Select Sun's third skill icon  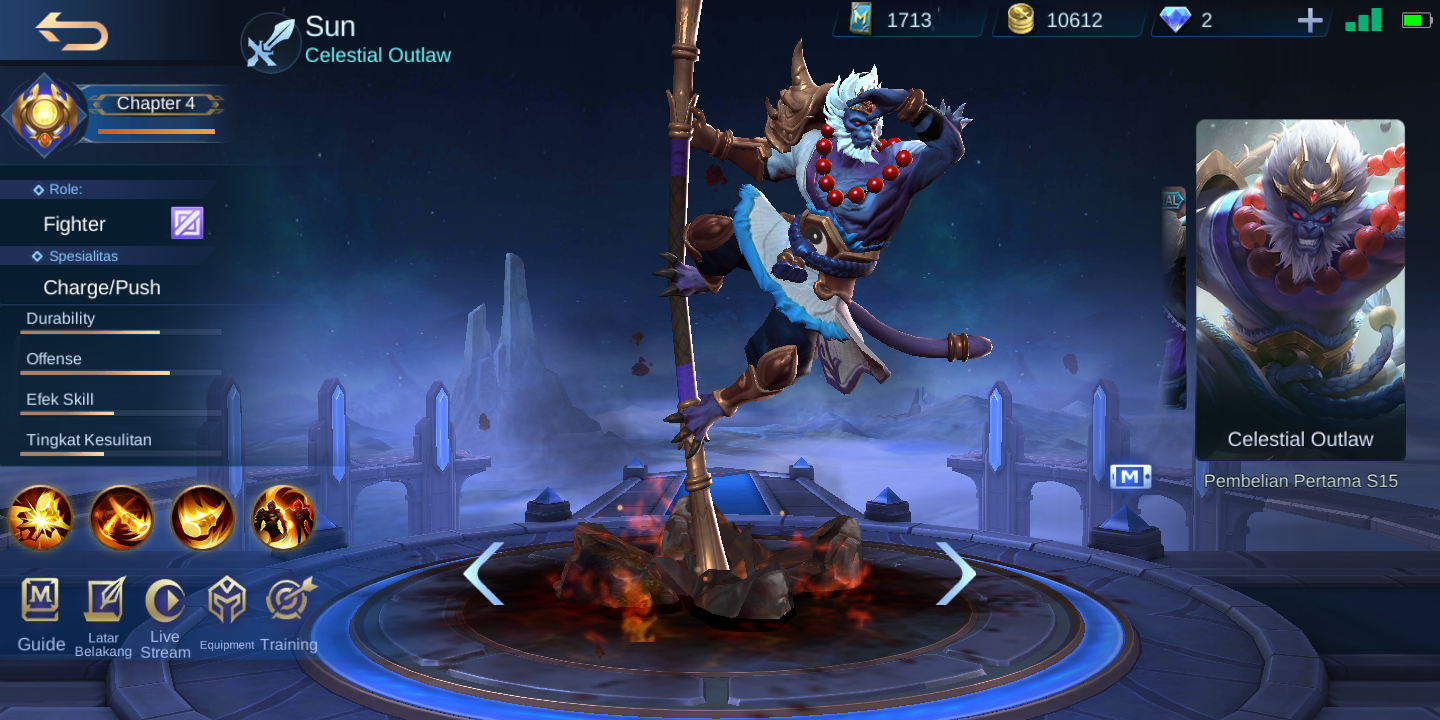click(202, 518)
